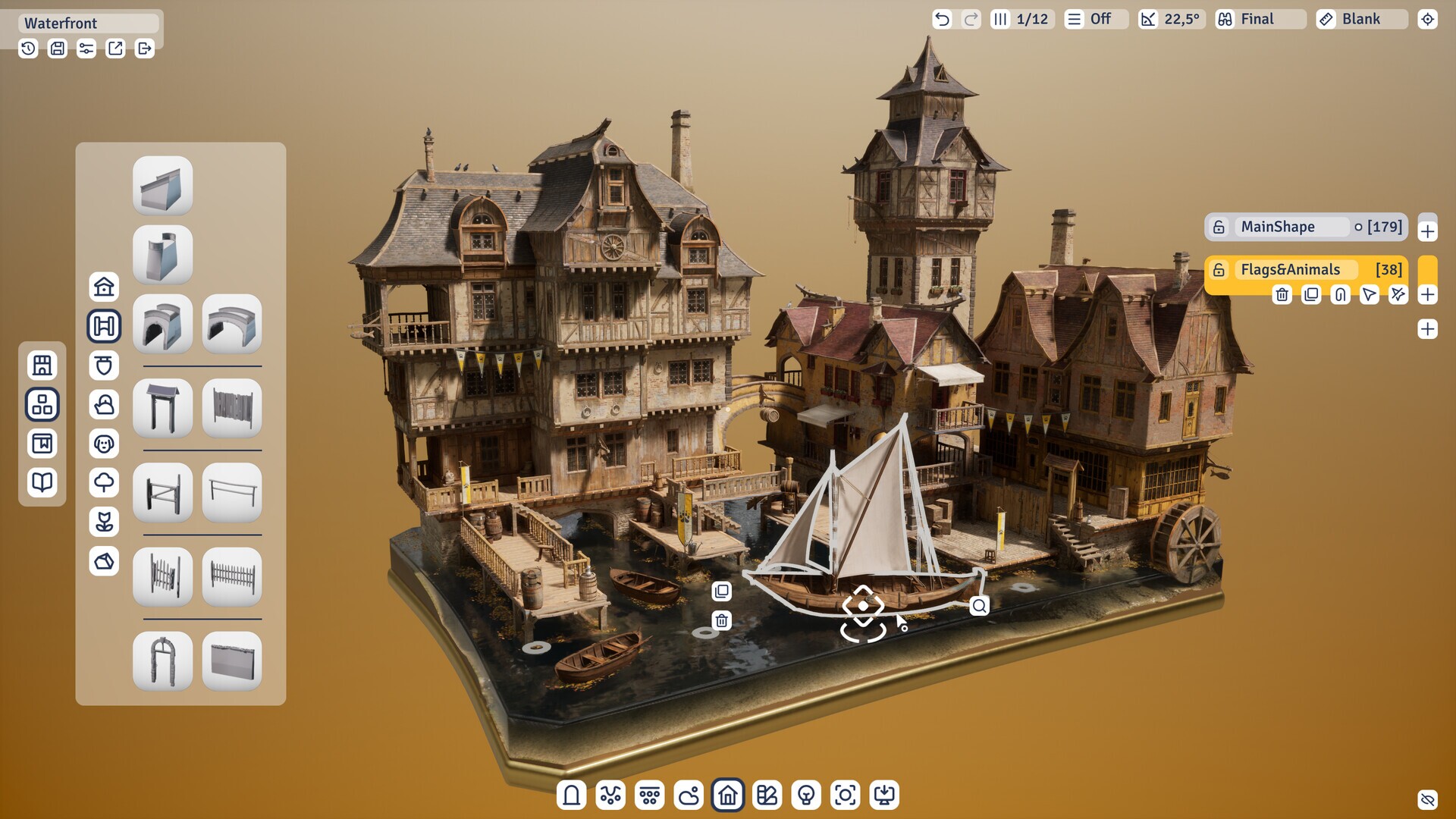This screenshot has width=1456, height=819.
Task: Delete the Flags&Animals layer via trash icon
Action: point(1282,295)
